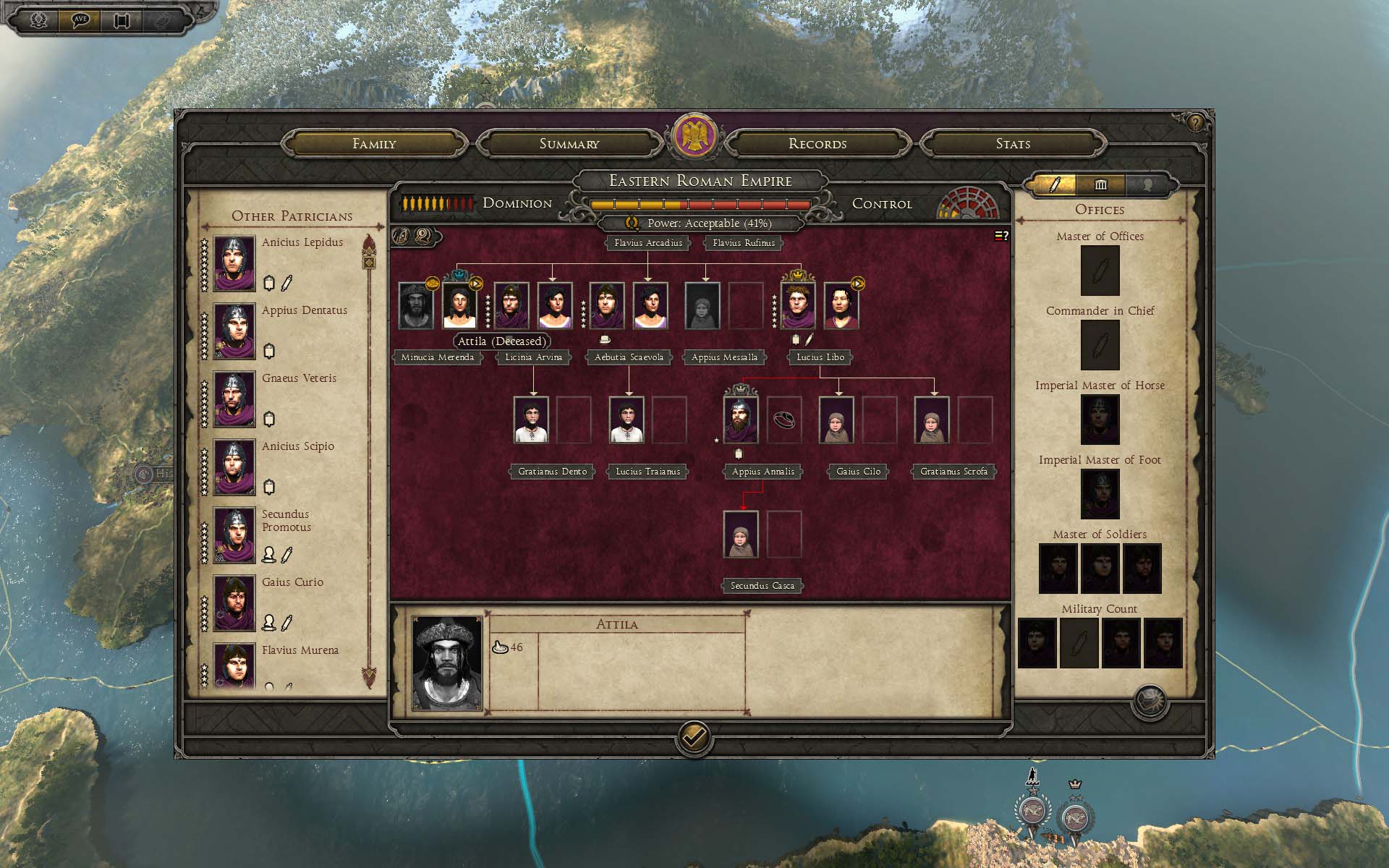Viewport: 1389px width, 868px height.
Task: Choose Appius Dentatus from patricians list
Action: tap(234, 331)
